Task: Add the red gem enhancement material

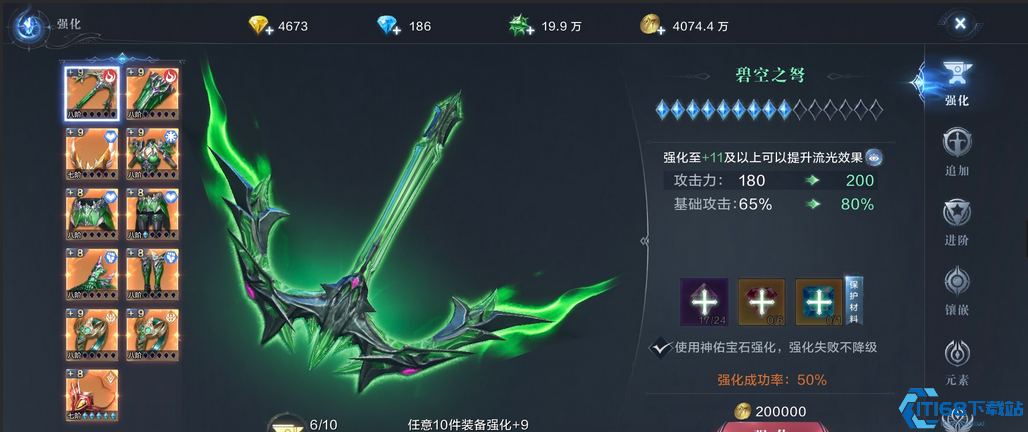Action: tap(761, 302)
